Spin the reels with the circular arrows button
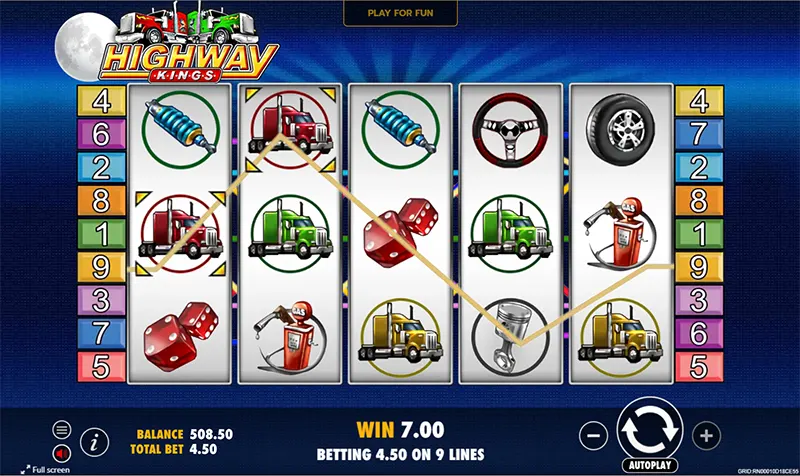Viewport: 800px width, 476px height. [649, 430]
